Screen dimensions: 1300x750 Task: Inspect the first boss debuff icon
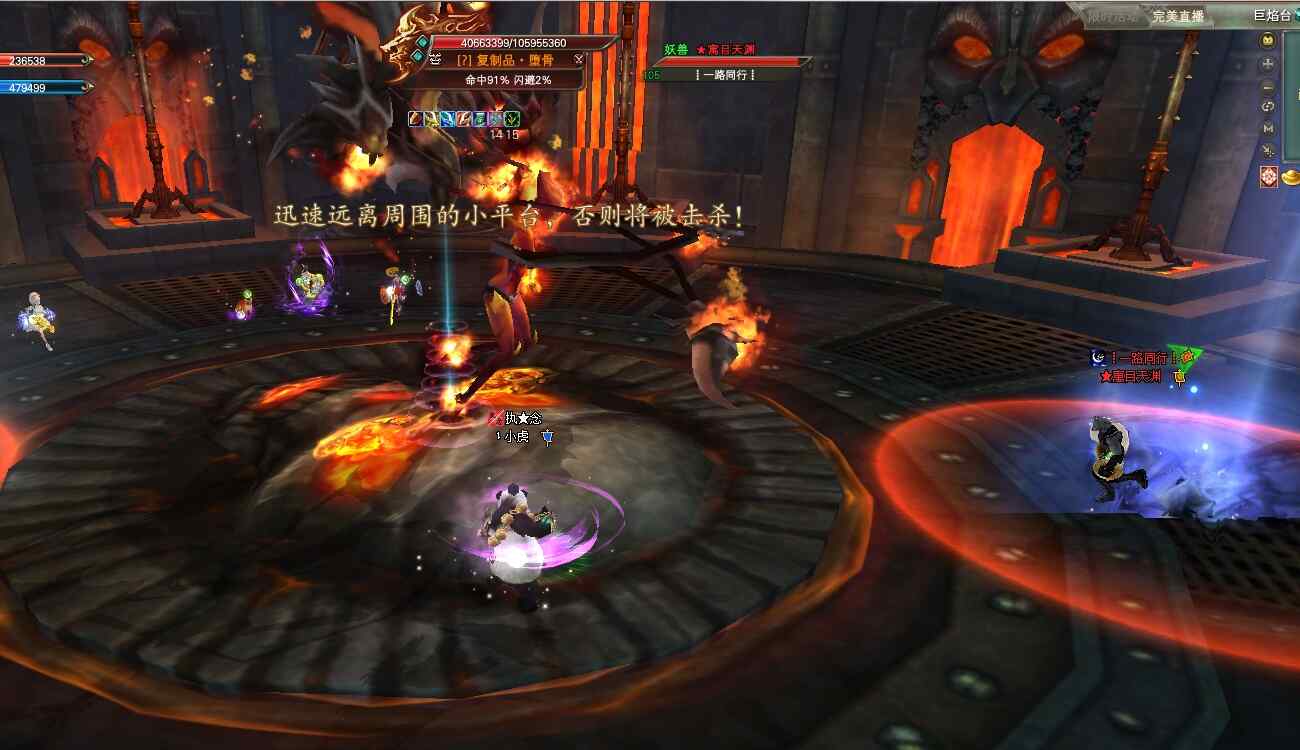[x=416, y=119]
